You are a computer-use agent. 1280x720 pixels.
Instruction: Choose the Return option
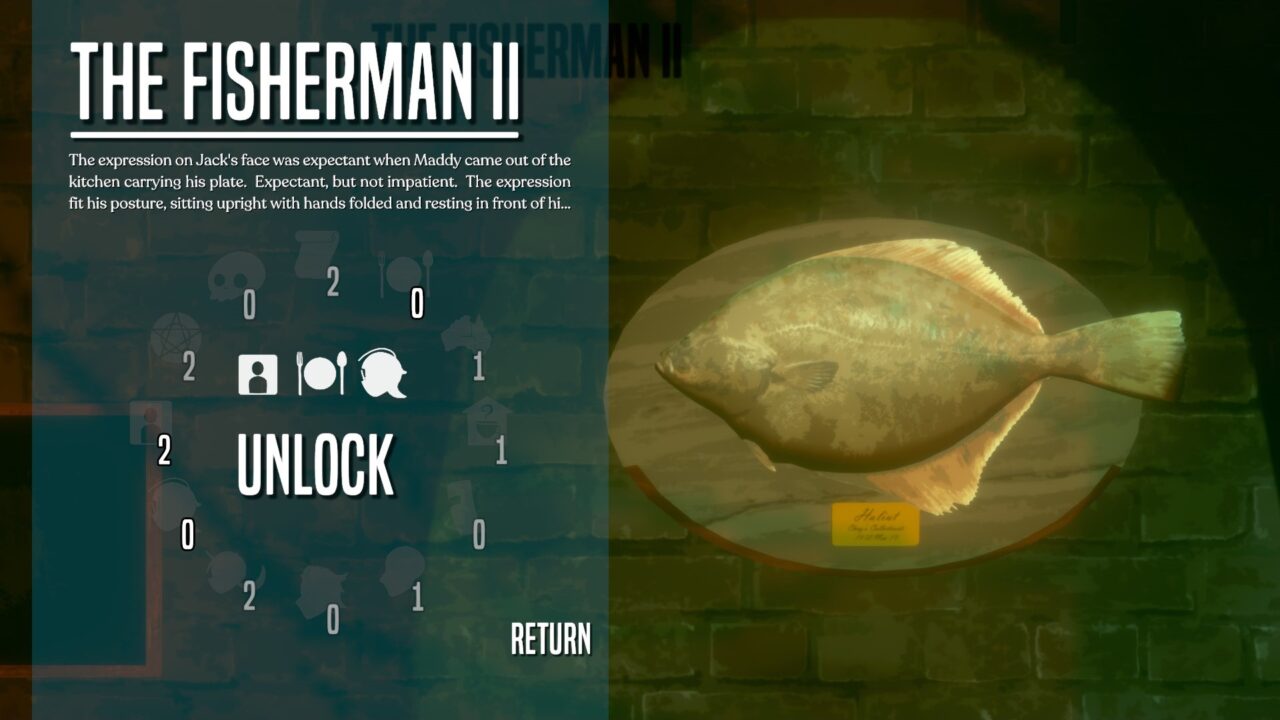click(x=550, y=639)
